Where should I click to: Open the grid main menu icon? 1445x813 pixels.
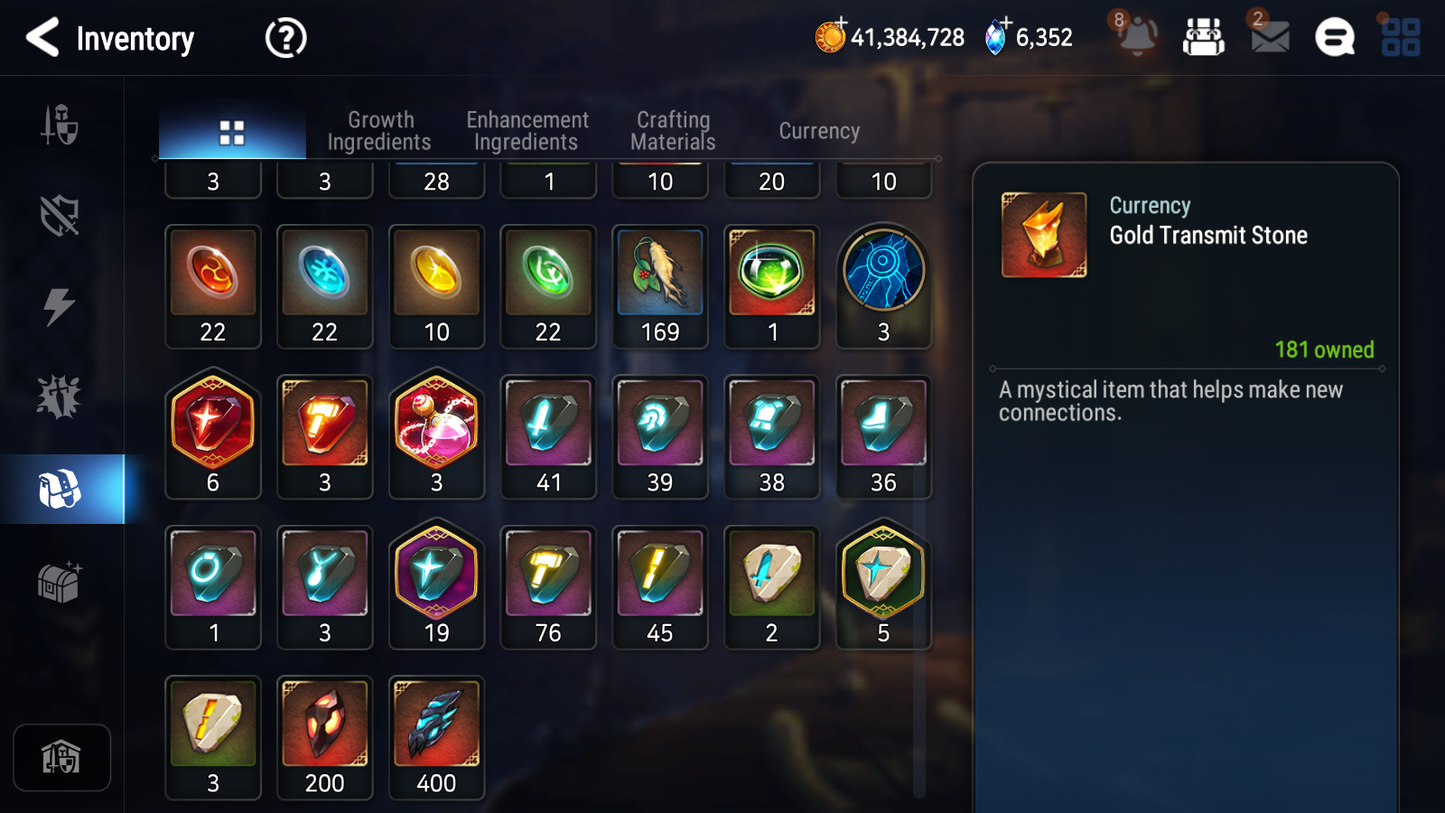[x=1400, y=37]
